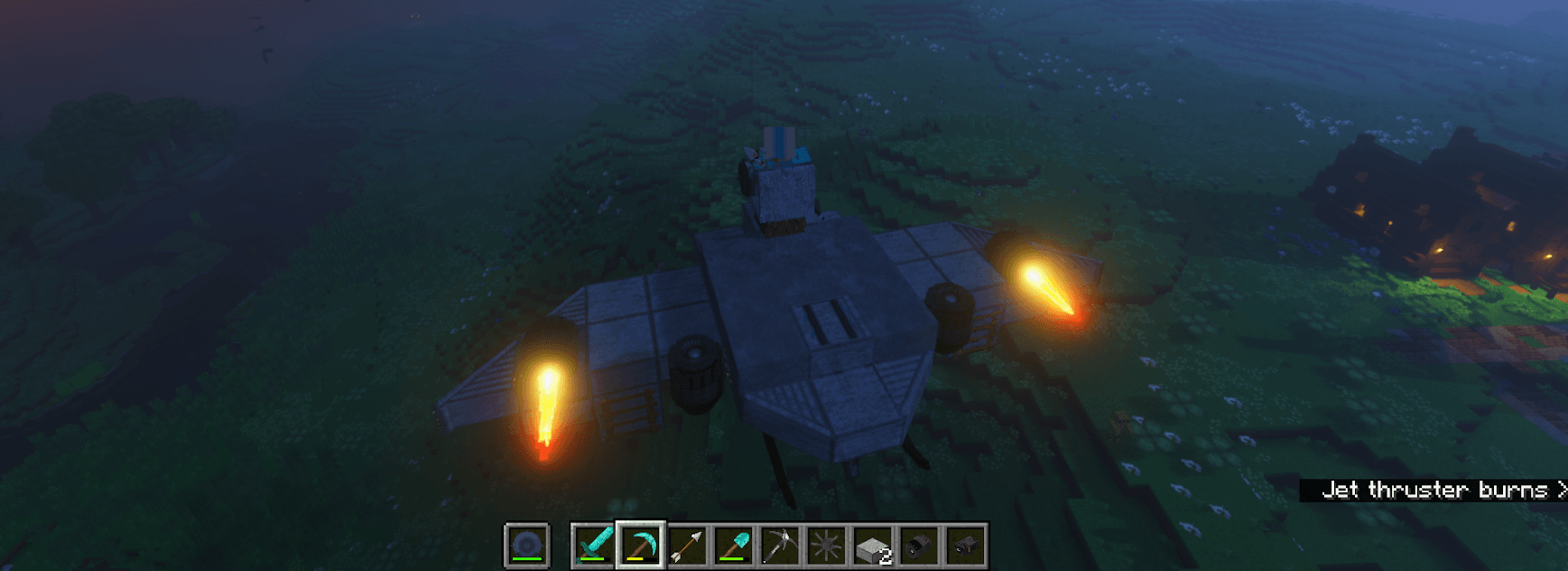The height and width of the screenshot is (571, 1568).
Task: Switch to the diamond shovel slot
Action: point(734,546)
